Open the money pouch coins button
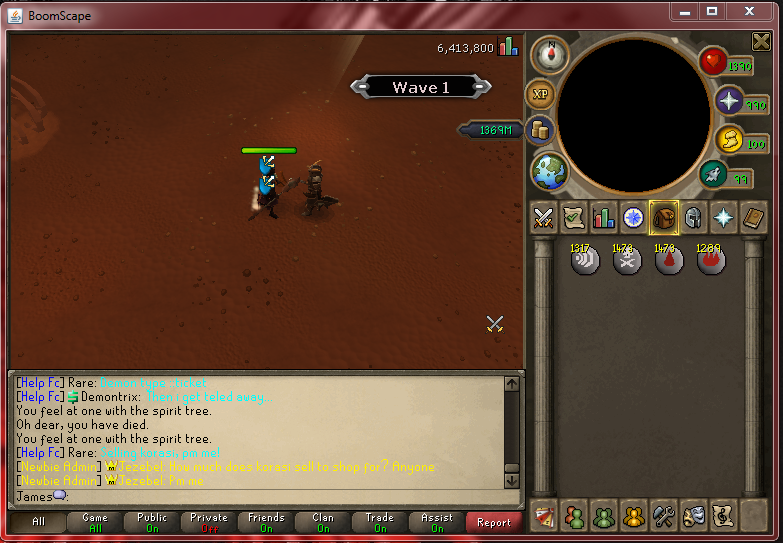The image size is (783, 543). (x=541, y=130)
